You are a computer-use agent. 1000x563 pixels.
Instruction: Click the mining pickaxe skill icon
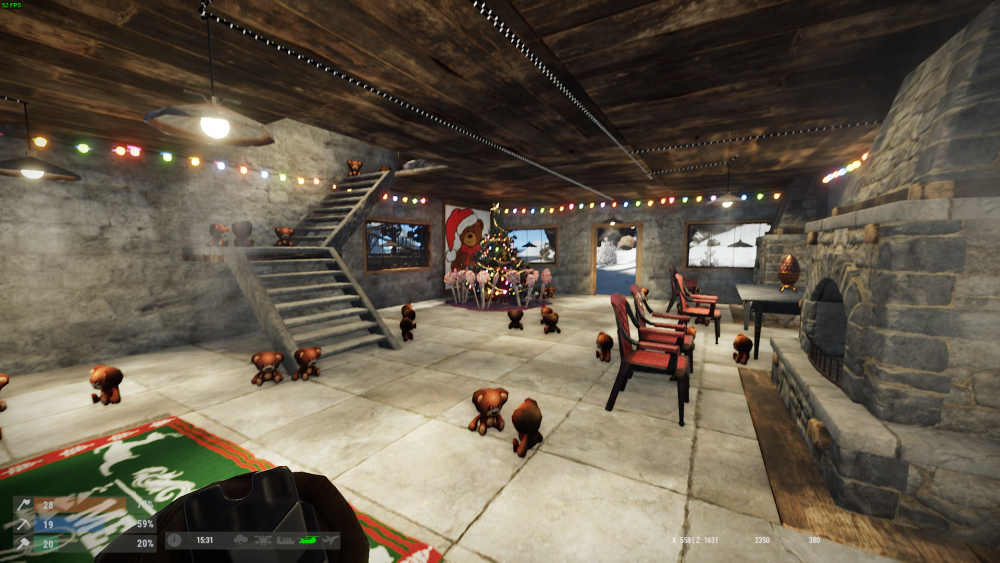pos(22,523)
